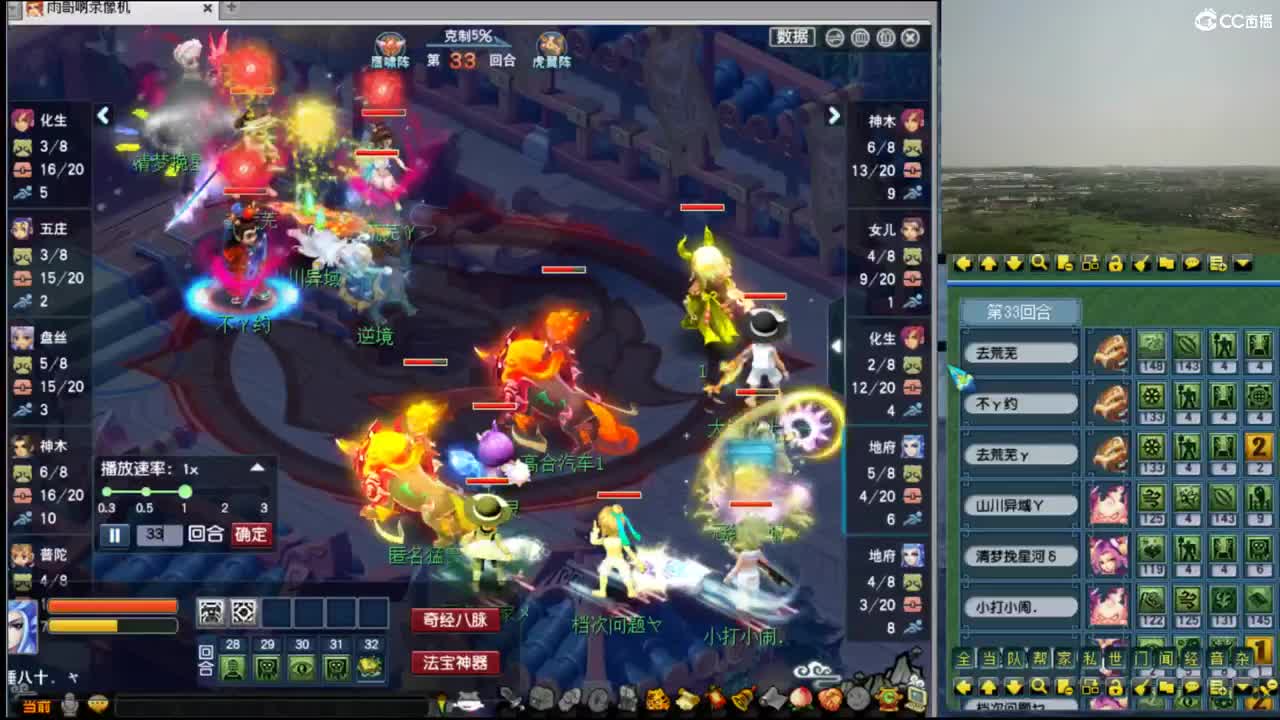Click the lock icon in the bottom-right chat toolbar
Viewport: 1280px width, 720px height.
point(1116,686)
